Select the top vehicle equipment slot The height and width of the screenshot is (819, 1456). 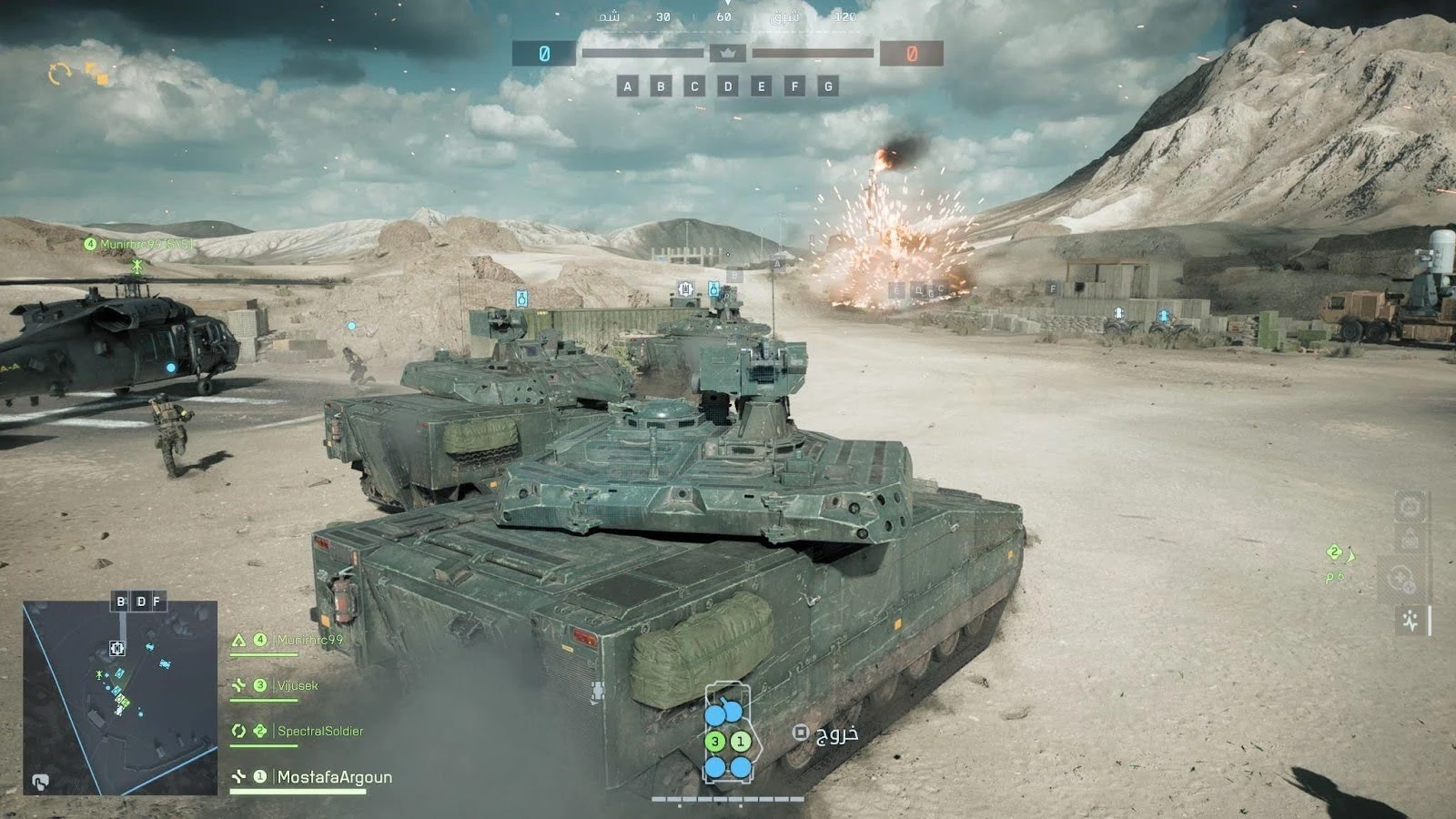[1410, 506]
